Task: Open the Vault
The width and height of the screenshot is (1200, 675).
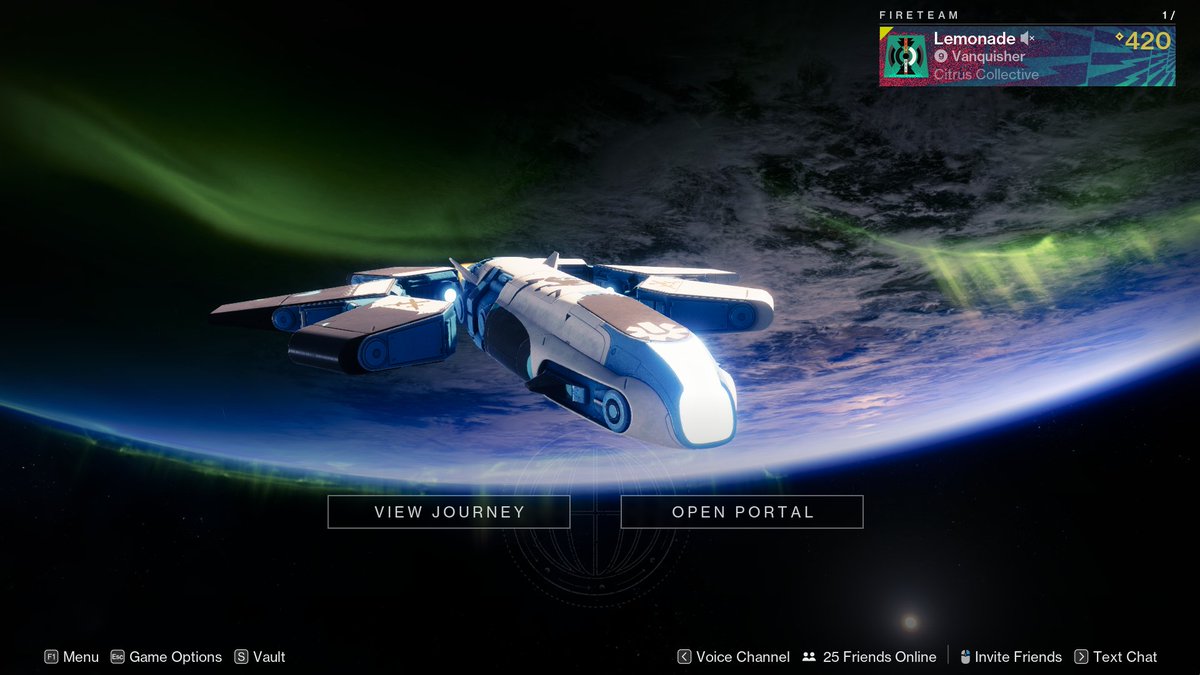Action: (x=260, y=657)
